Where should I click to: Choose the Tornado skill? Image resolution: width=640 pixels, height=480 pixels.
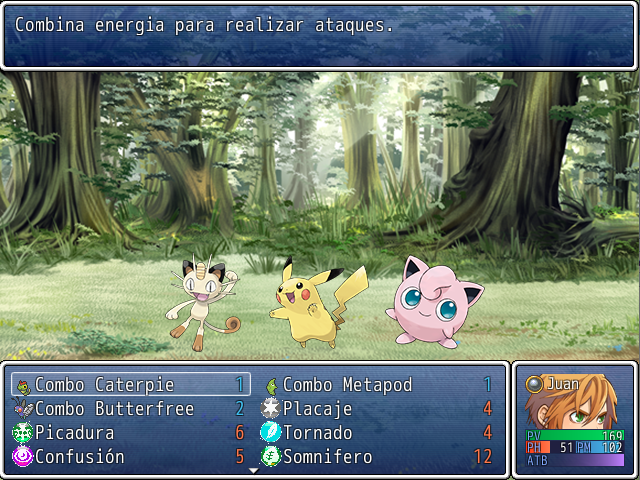coord(317,433)
